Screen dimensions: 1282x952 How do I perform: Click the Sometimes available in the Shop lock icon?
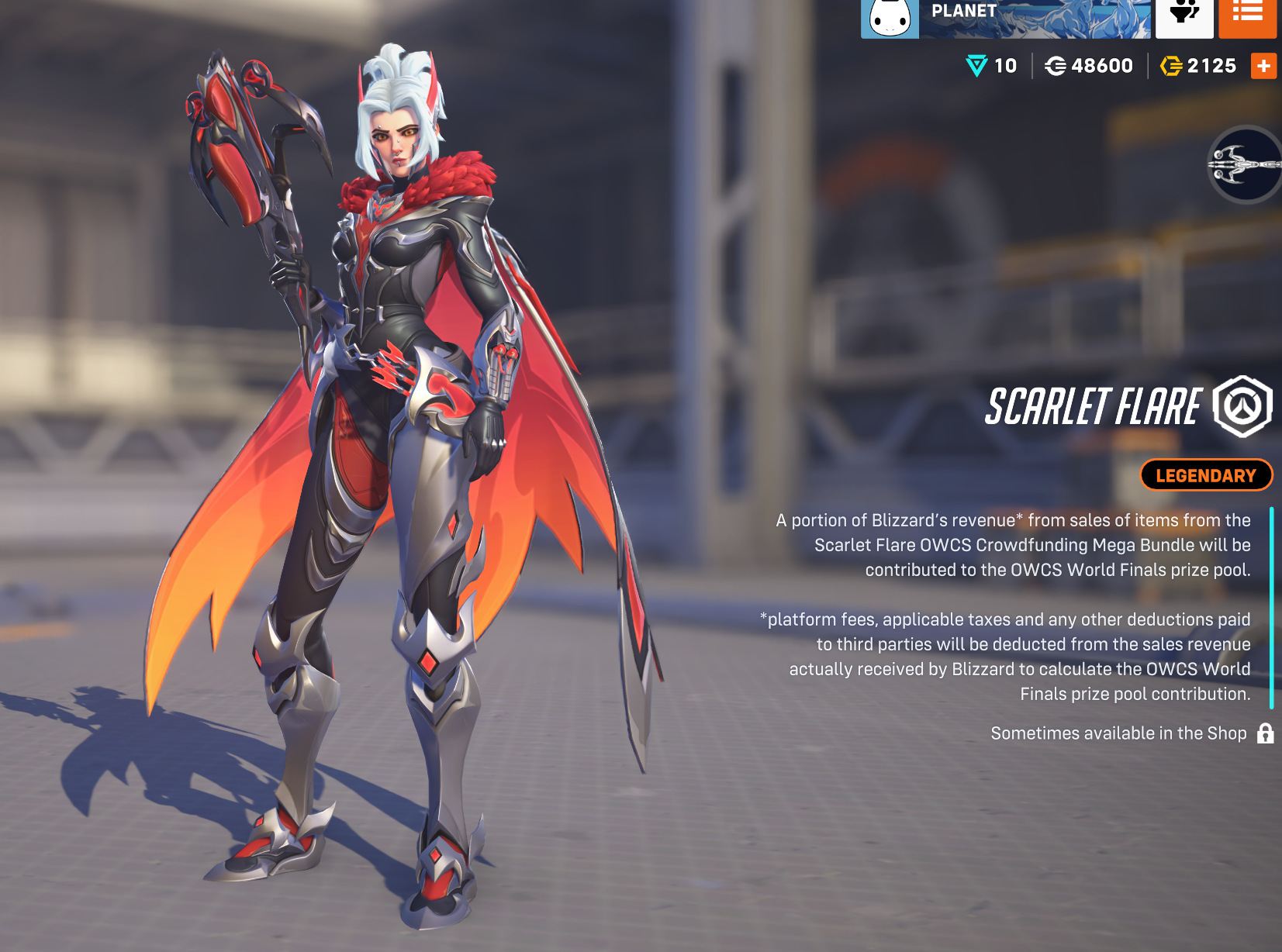pyautogui.click(x=1266, y=733)
